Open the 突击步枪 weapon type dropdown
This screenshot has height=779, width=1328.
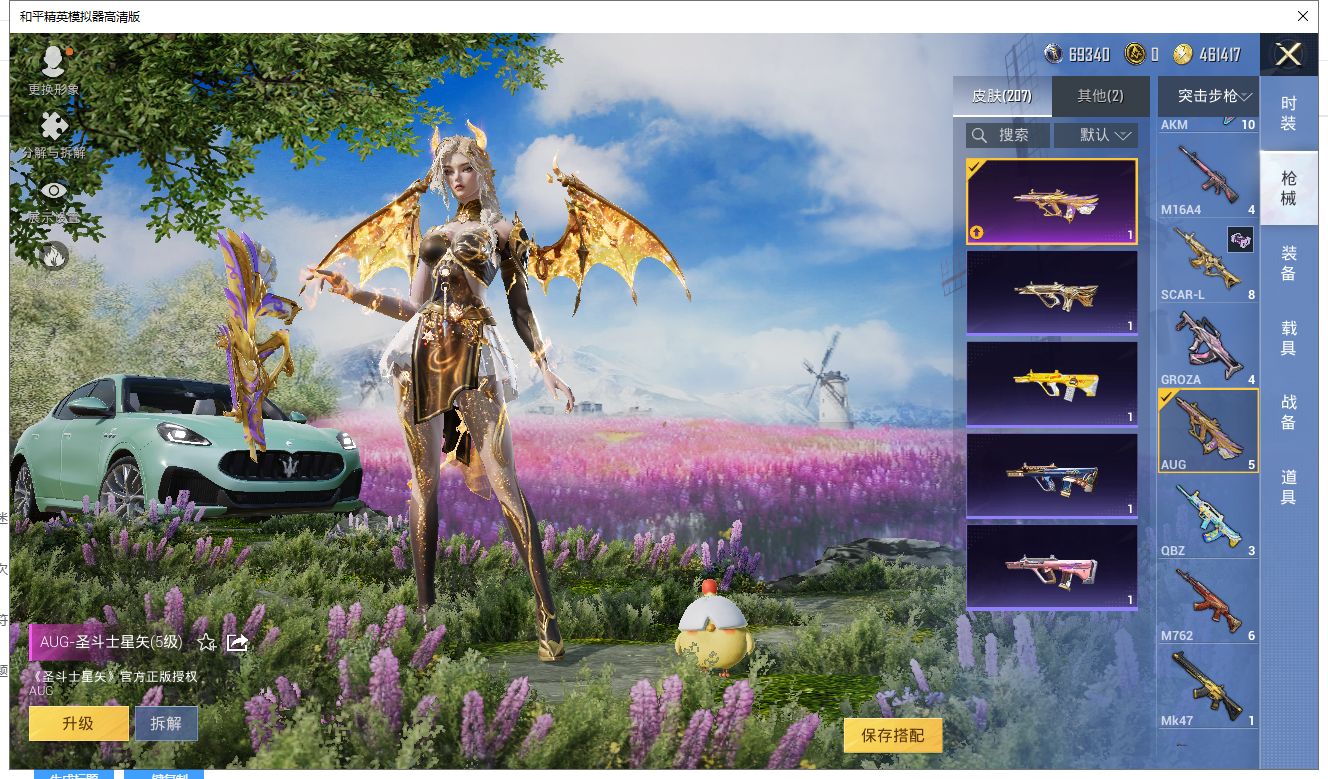point(1207,96)
